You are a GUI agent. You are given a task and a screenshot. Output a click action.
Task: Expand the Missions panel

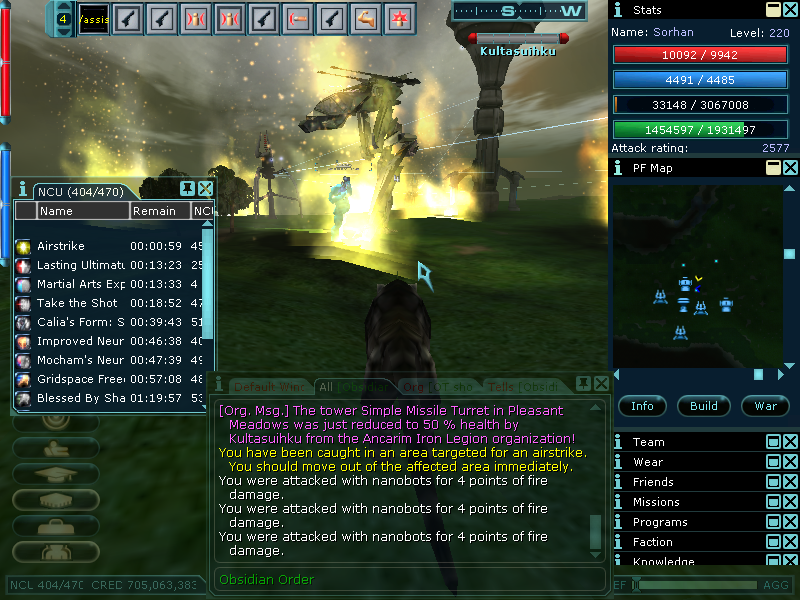tap(773, 502)
